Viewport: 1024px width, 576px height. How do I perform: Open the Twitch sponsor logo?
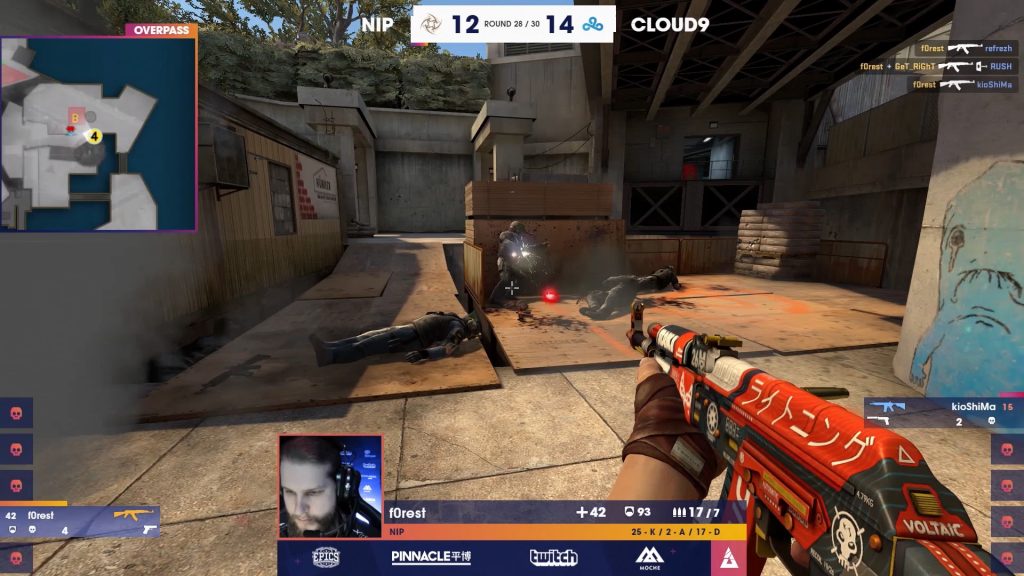click(553, 558)
